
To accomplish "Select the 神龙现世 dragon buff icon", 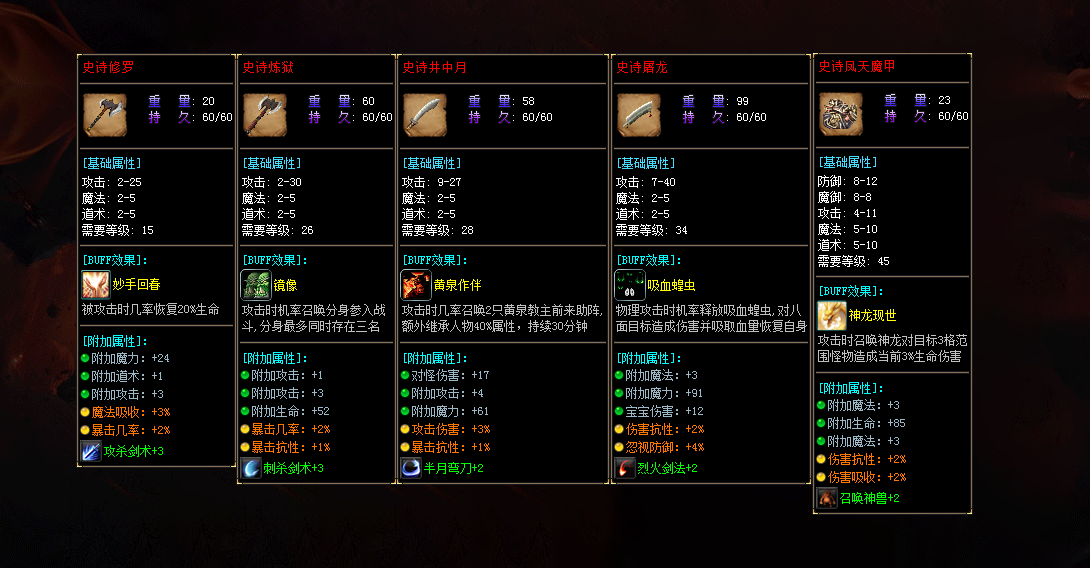I will point(831,316).
